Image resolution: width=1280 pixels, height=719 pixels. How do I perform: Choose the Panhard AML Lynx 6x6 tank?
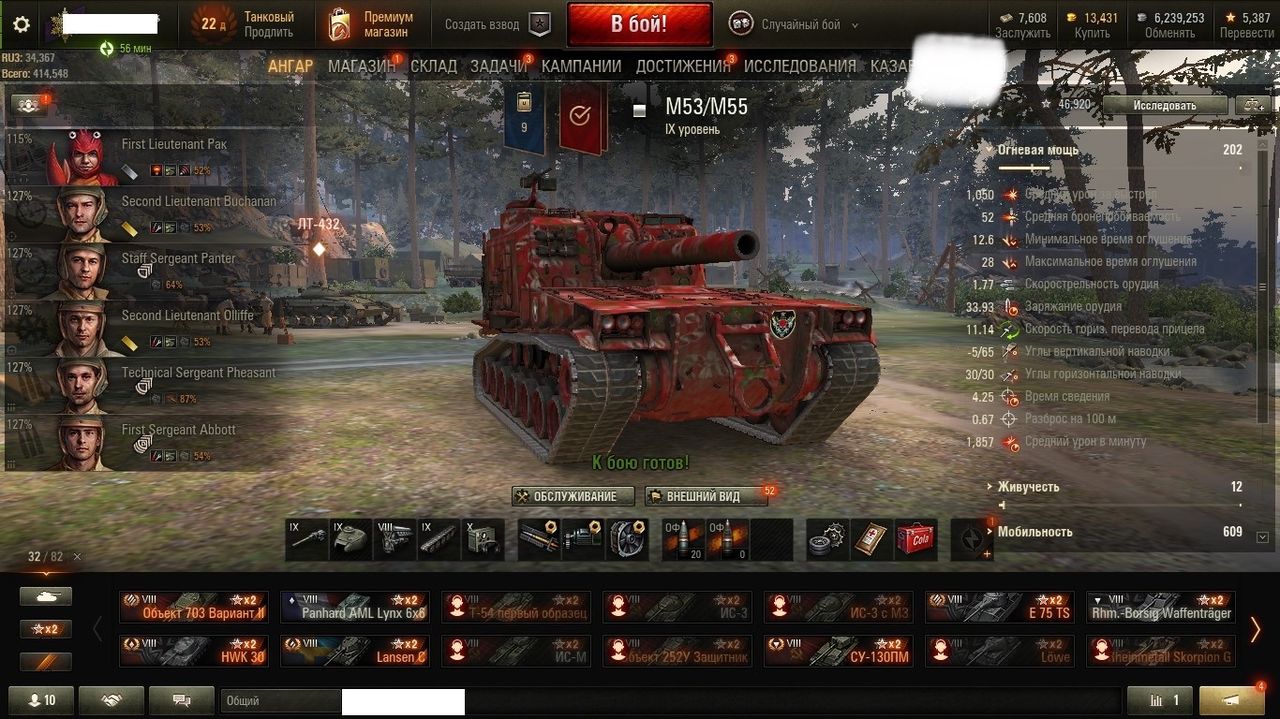tap(355, 607)
